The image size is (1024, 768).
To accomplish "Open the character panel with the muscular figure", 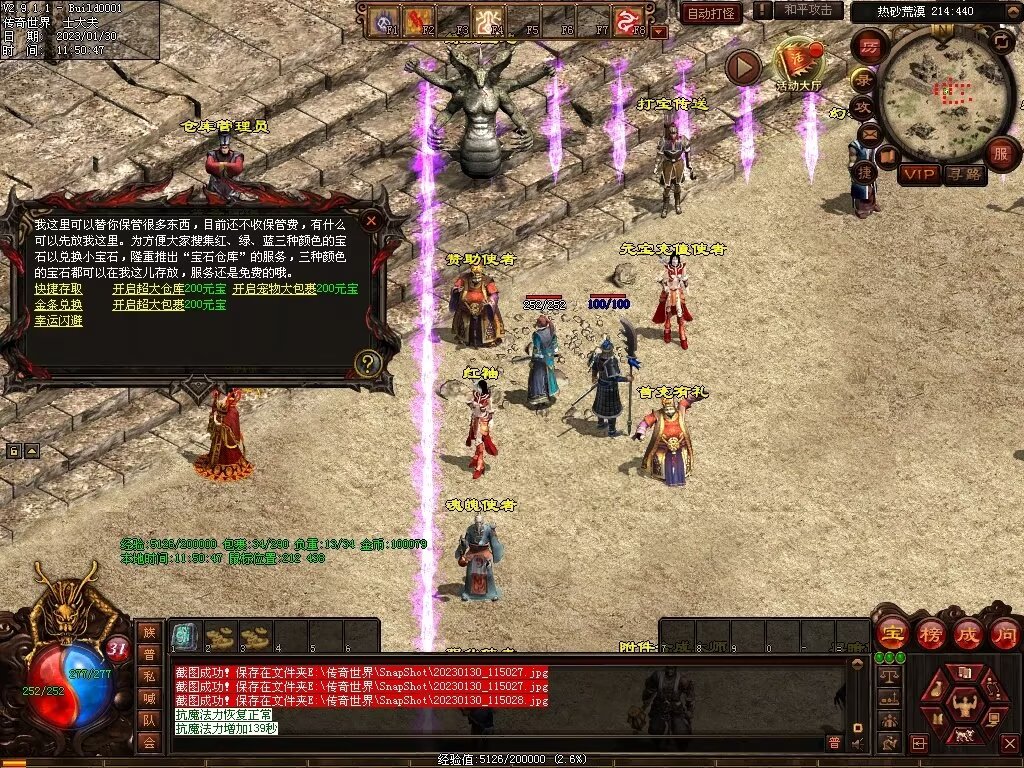I will pos(964,706).
